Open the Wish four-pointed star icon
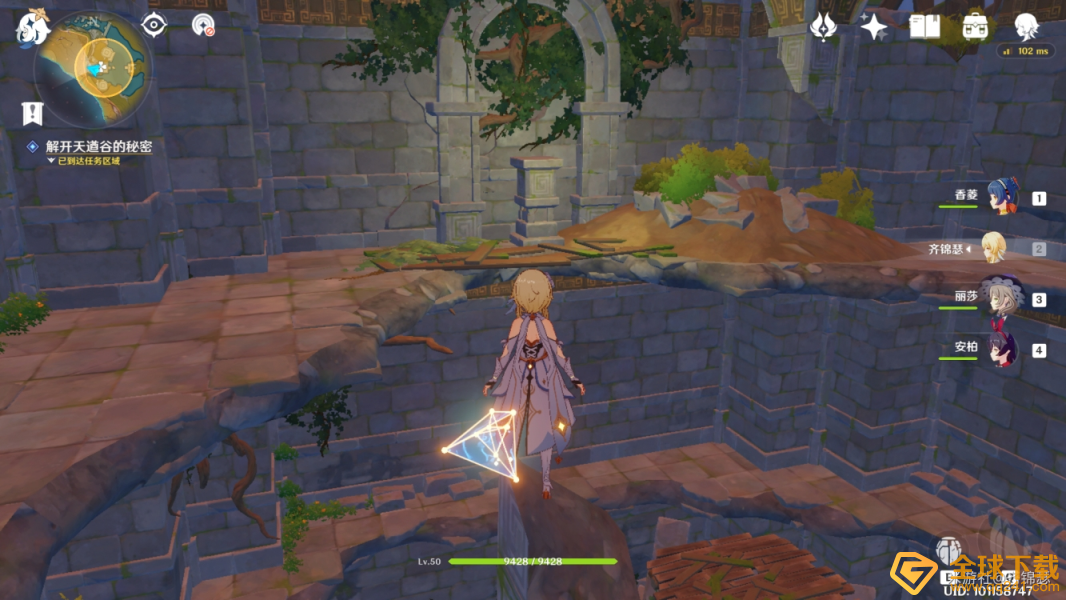Image resolution: width=1066 pixels, height=600 pixels. (x=874, y=27)
